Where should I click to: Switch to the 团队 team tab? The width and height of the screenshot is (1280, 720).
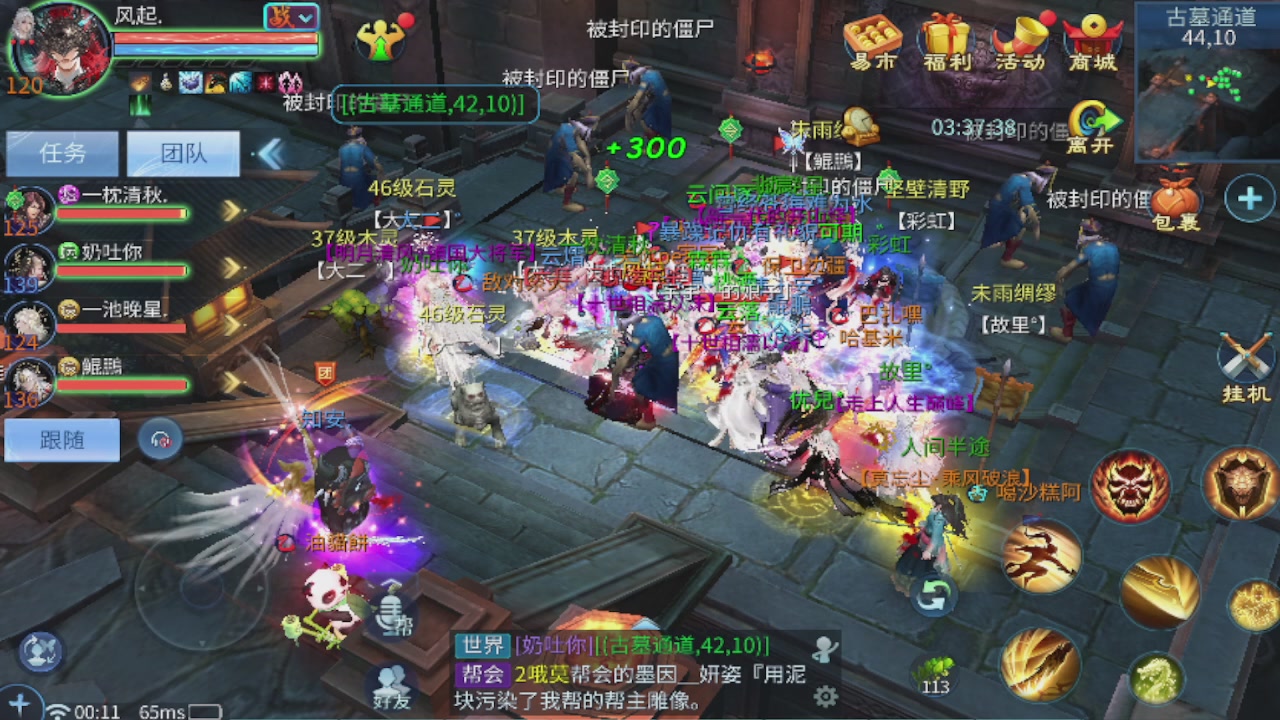(181, 152)
